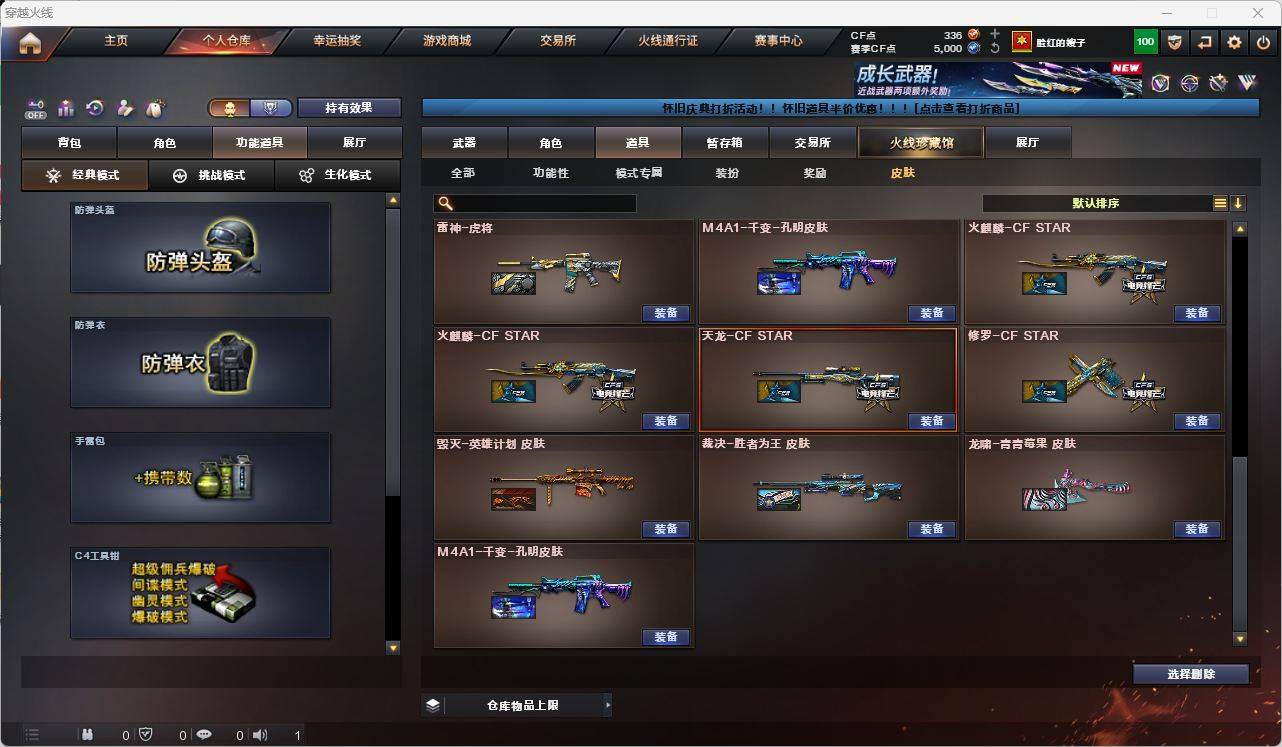Open the chat bubble icon at the bottom
This screenshot has width=1282, height=747.
click(x=204, y=736)
